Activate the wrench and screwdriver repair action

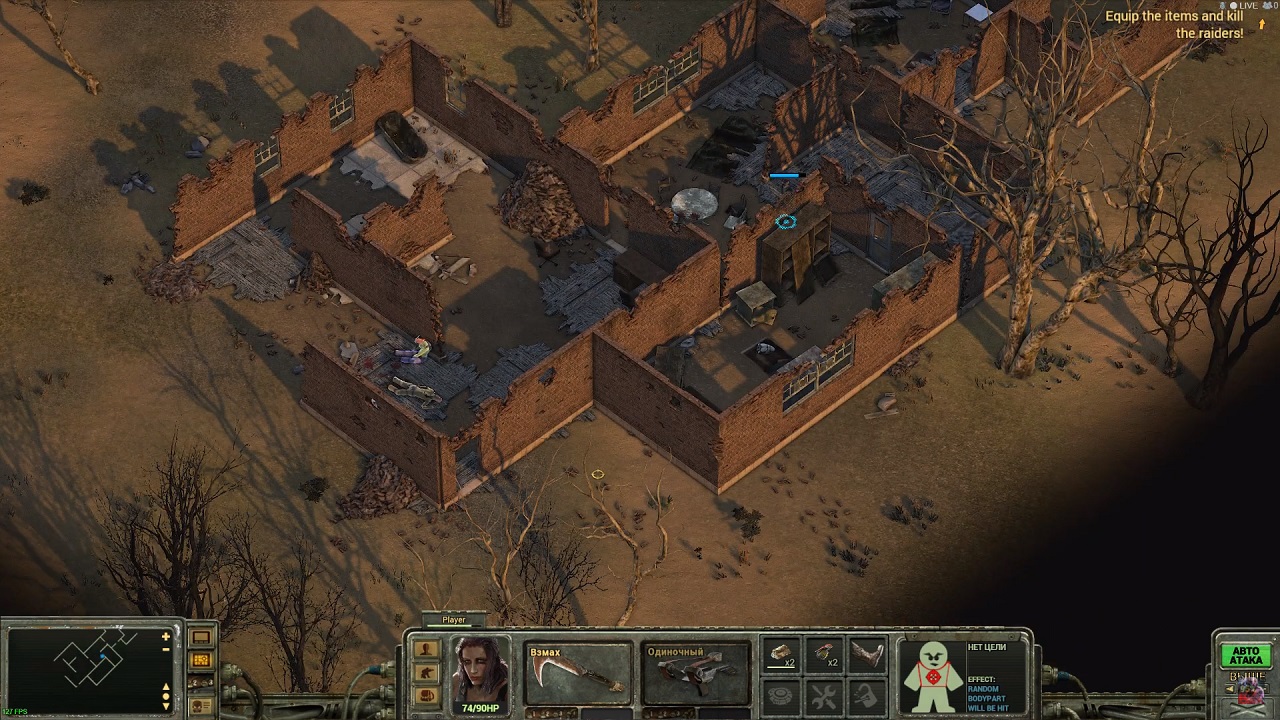(824, 695)
